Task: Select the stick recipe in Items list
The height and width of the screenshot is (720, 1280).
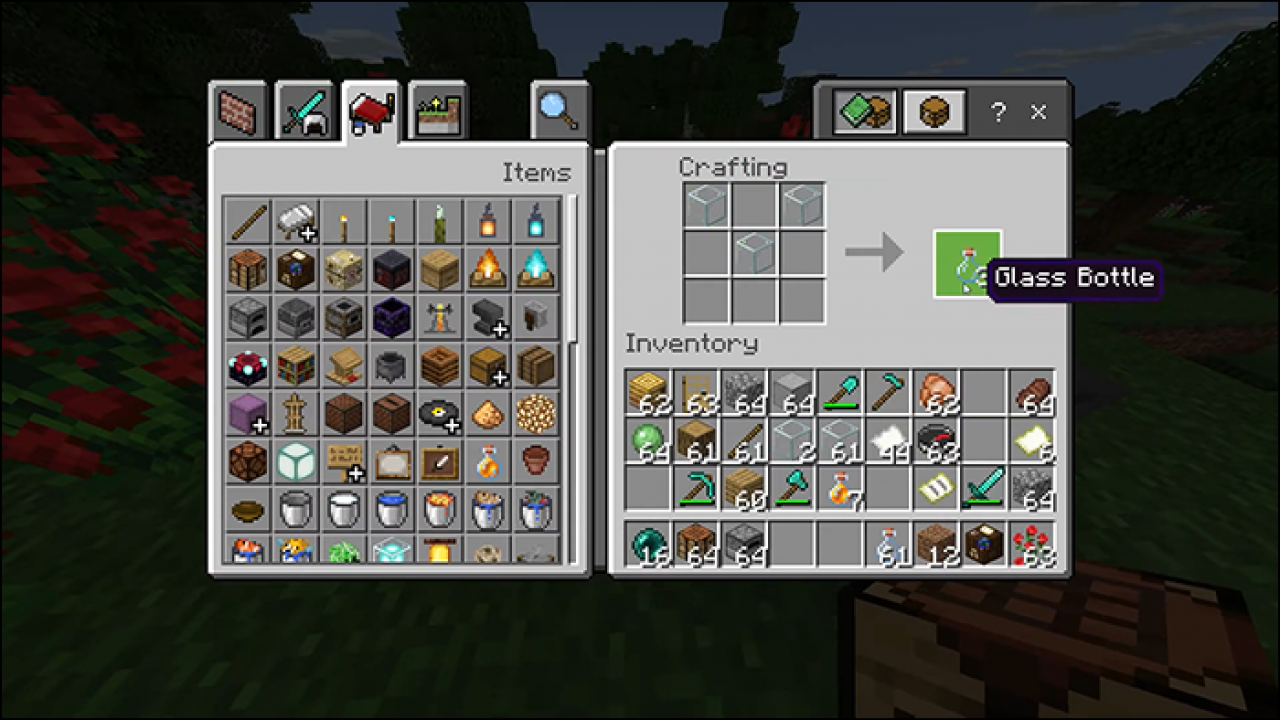Action: tap(248, 221)
